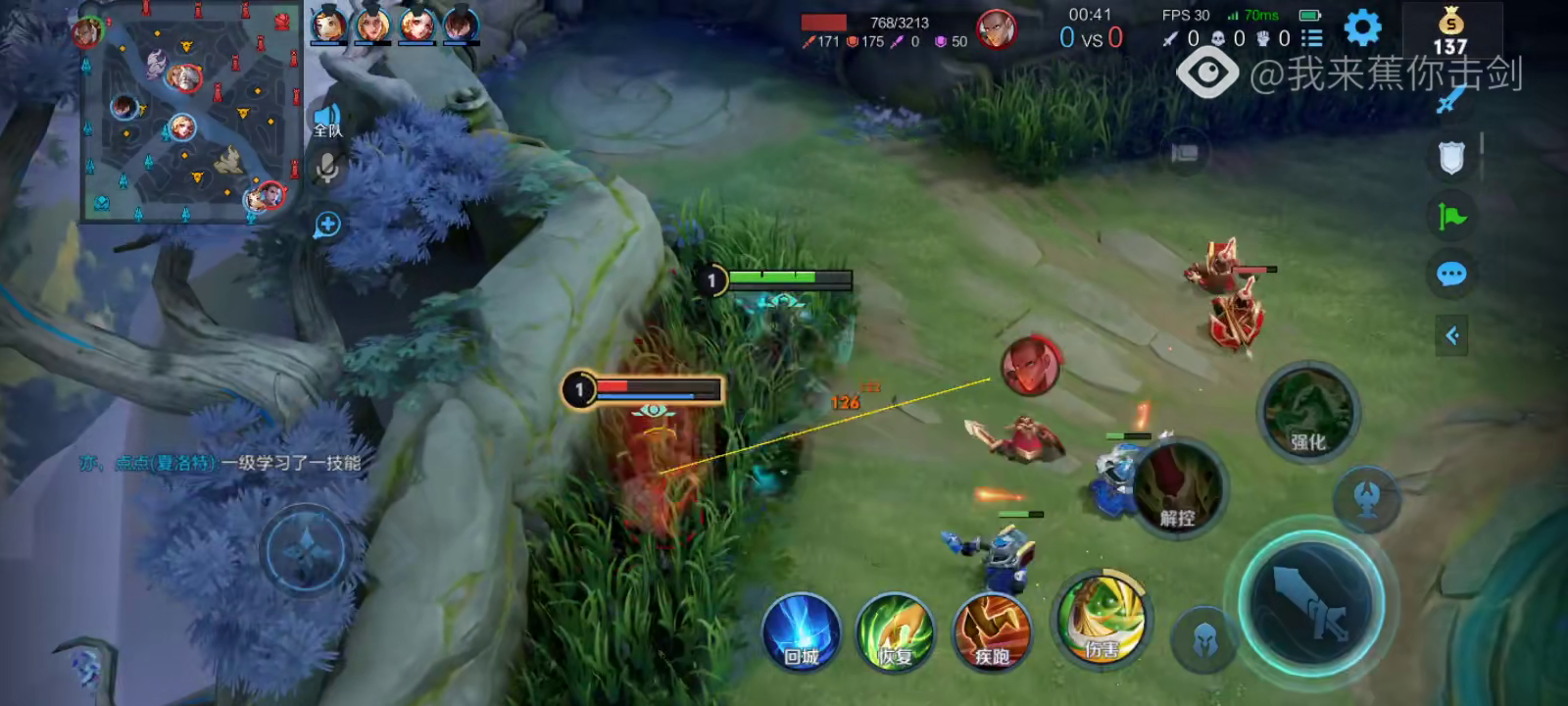Cast the 解控 skill
This screenshot has width=1568, height=706.
click(x=1177, y=488)
